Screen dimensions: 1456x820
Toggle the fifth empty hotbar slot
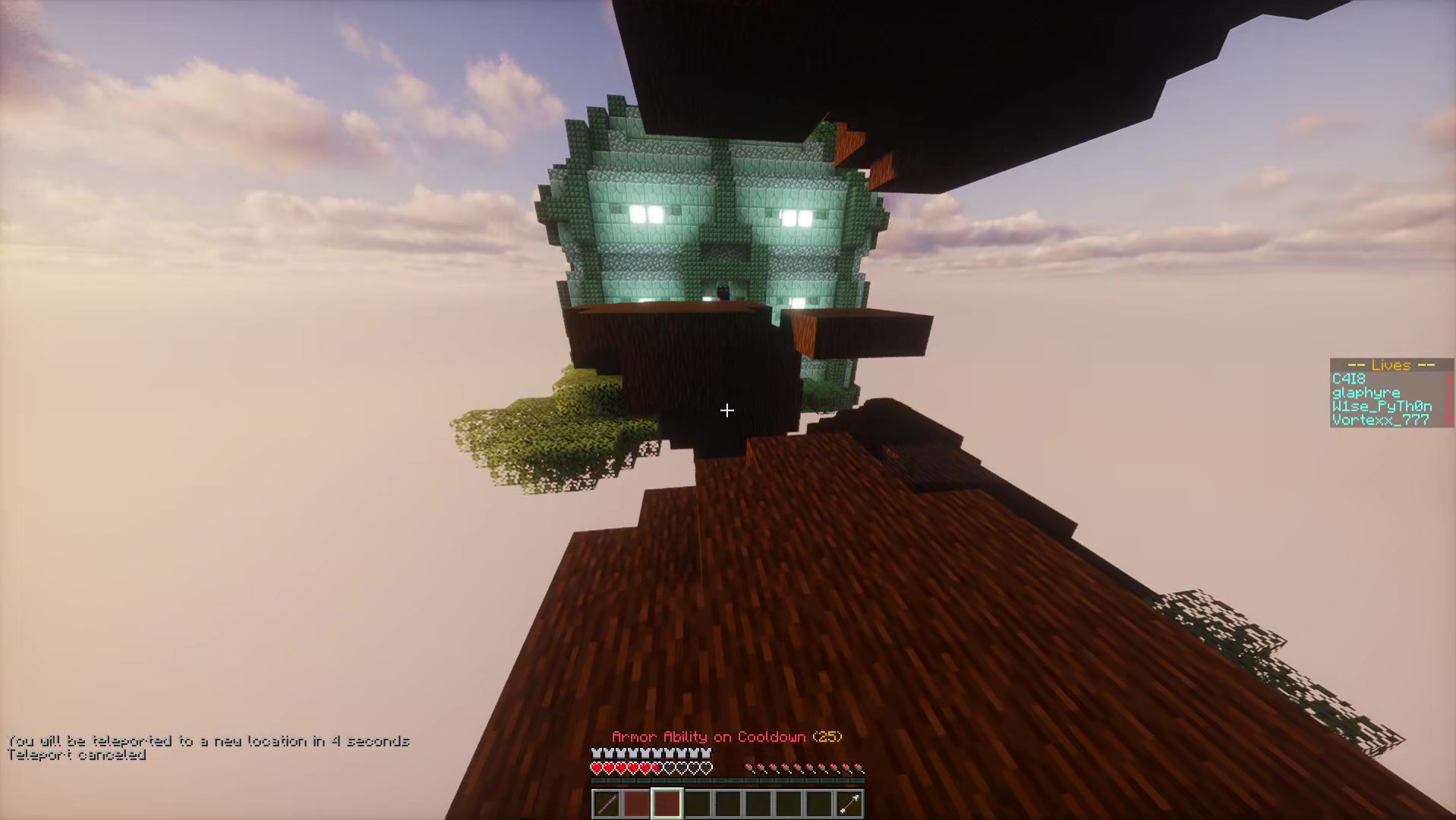click(x=729, y=803)
